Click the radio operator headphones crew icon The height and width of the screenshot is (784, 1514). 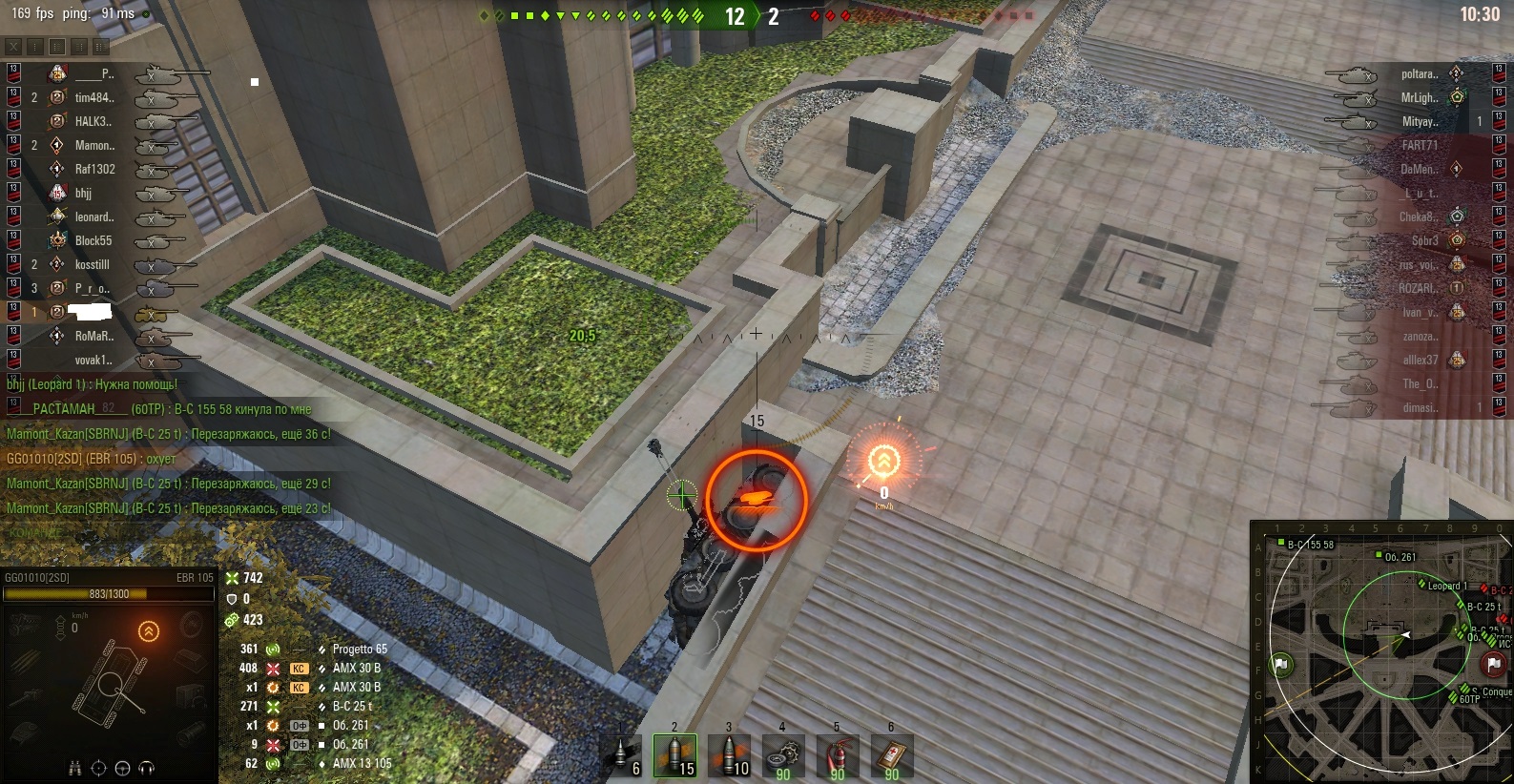click(146, 768)
